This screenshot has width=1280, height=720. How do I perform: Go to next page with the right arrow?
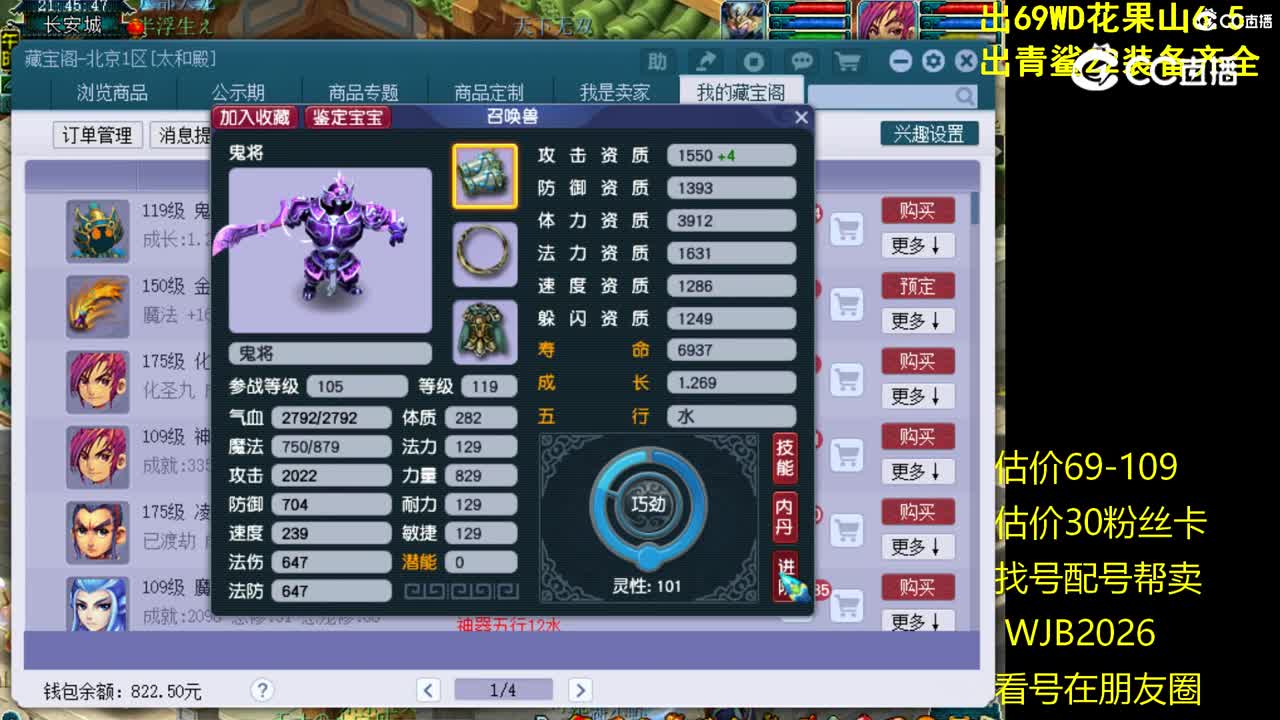click(581, 690)
